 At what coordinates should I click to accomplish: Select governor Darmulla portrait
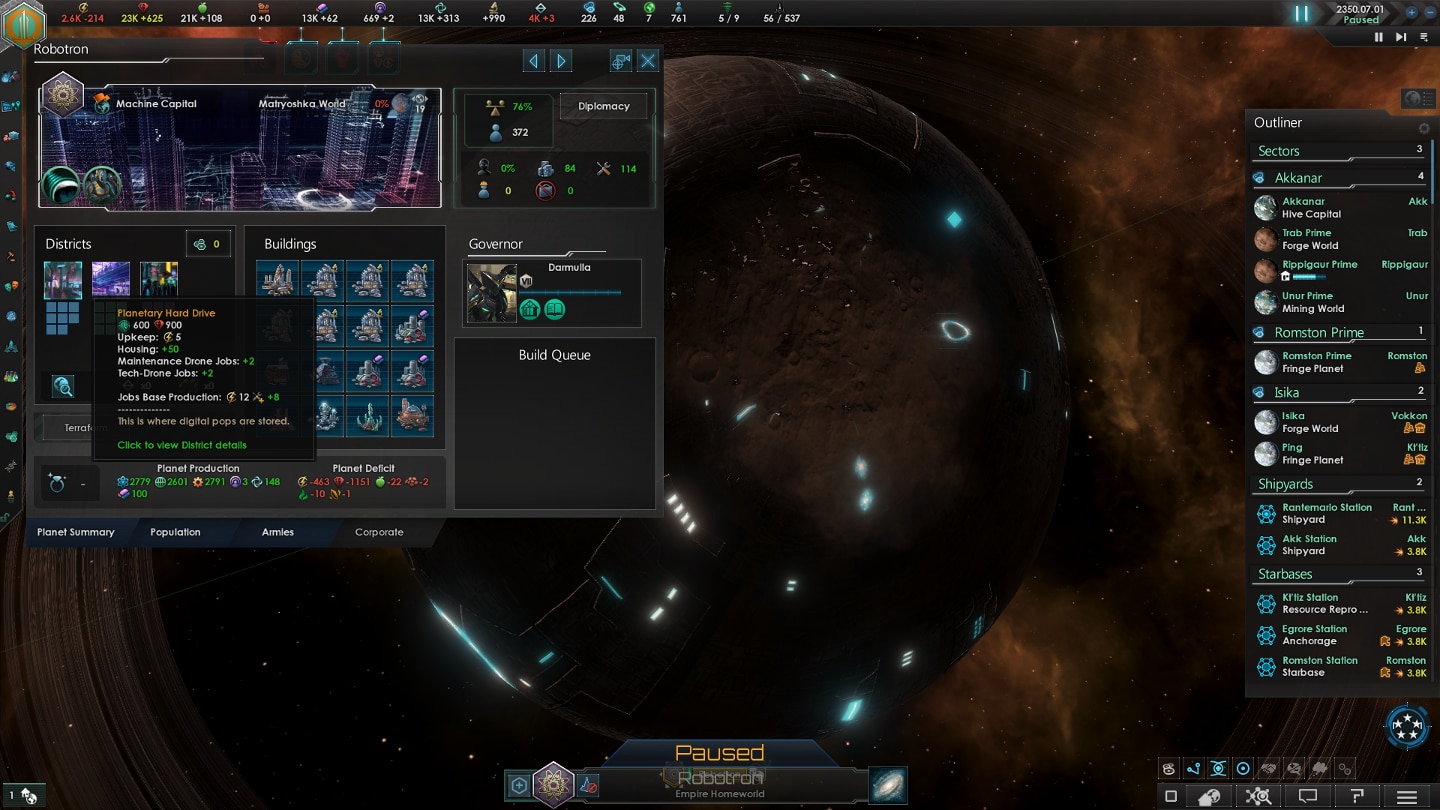coord(492,294)
